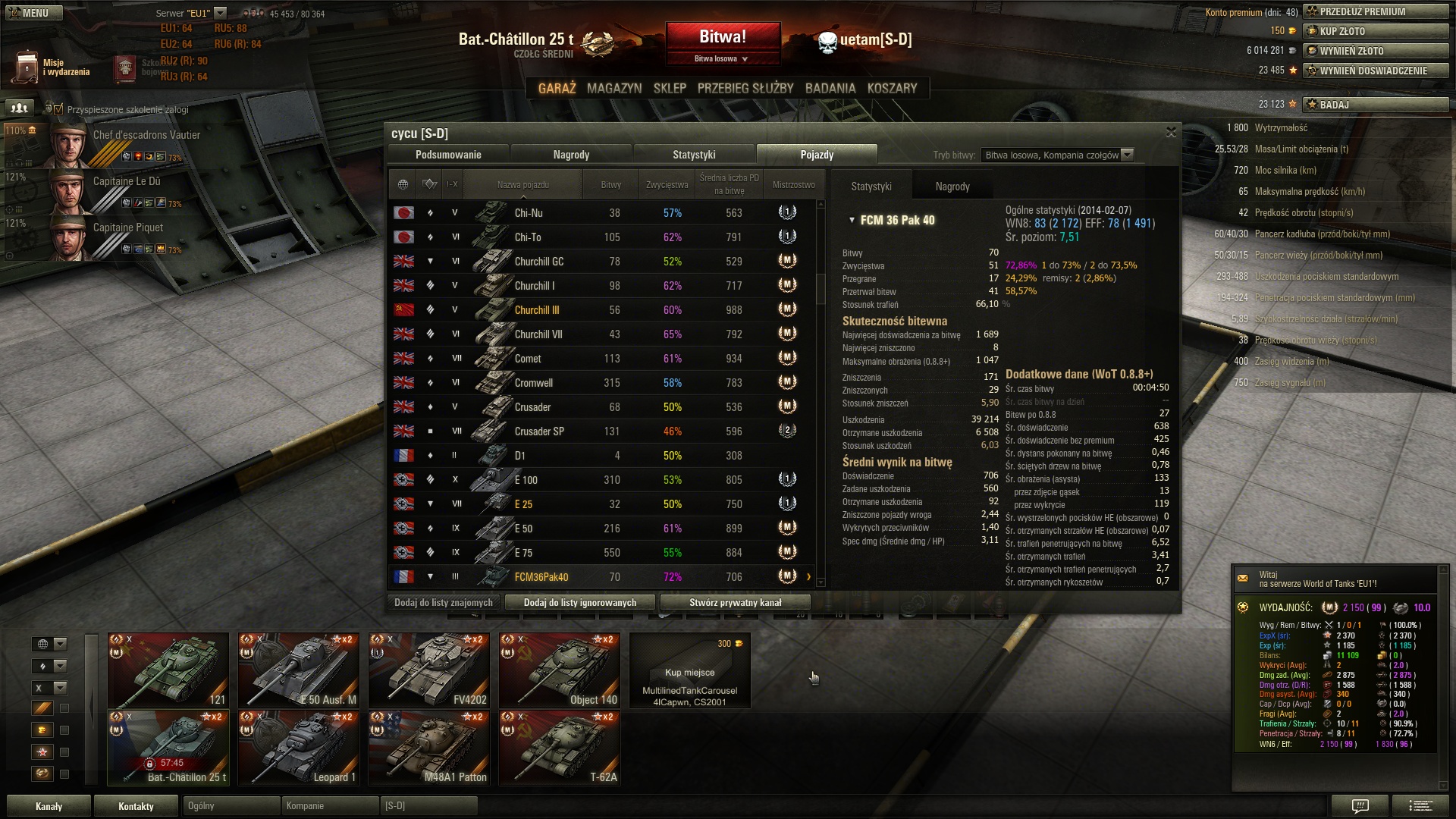1456x819 pixels.
Task: Open the KOSZARY barracks section
Action: [x=892, y=89]
